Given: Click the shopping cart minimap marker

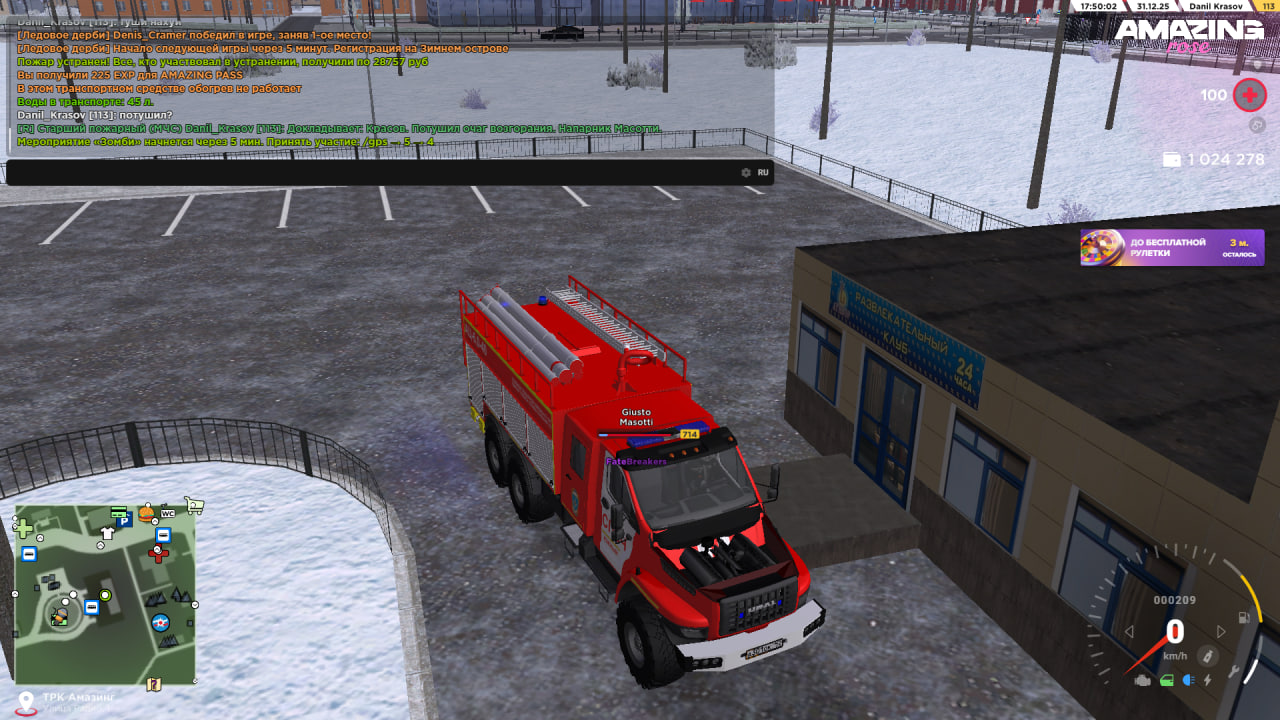Looking at the screenshot, I should 194,506.
